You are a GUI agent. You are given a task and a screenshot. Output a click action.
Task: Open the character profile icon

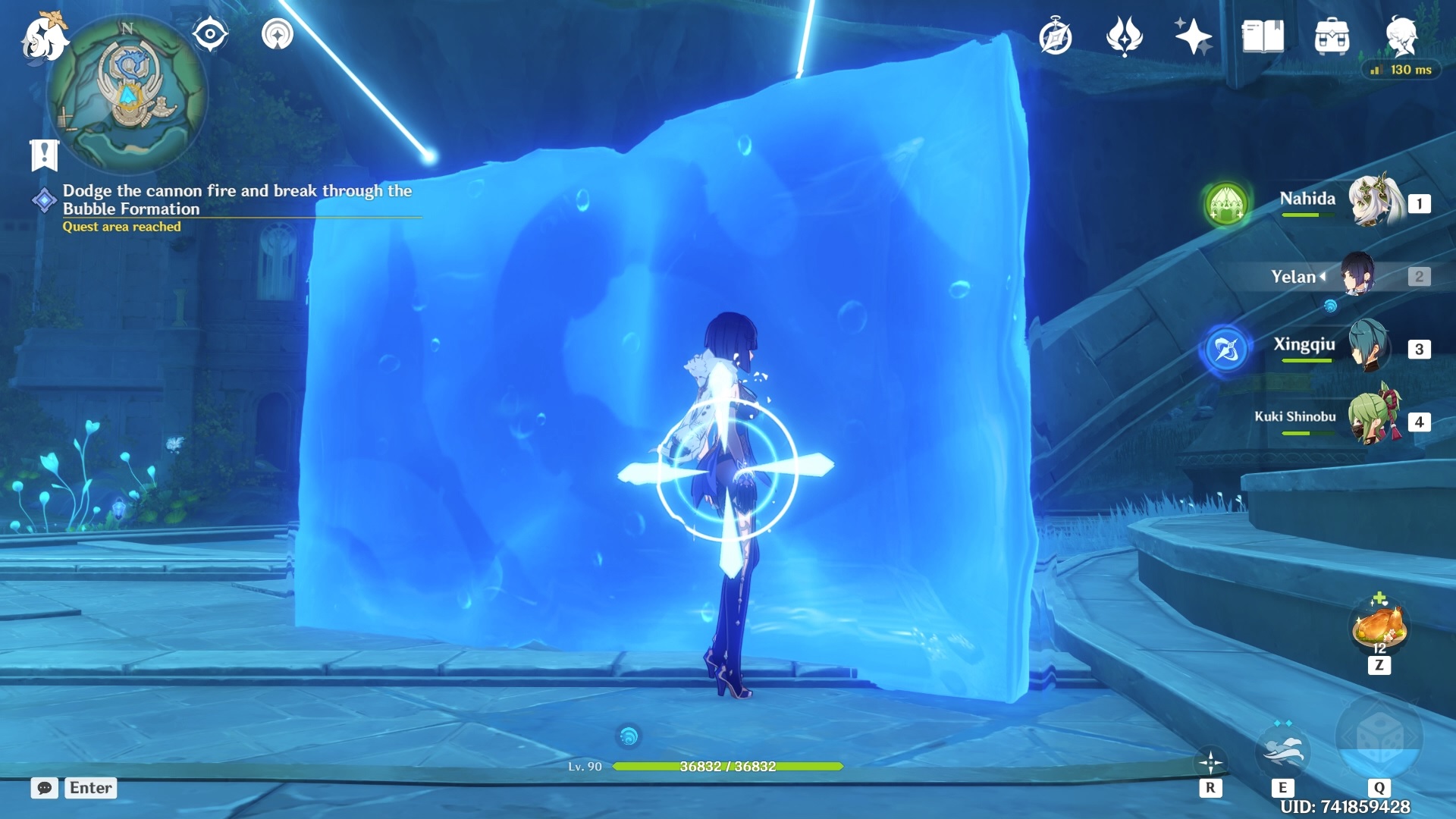pos(1401,37)
